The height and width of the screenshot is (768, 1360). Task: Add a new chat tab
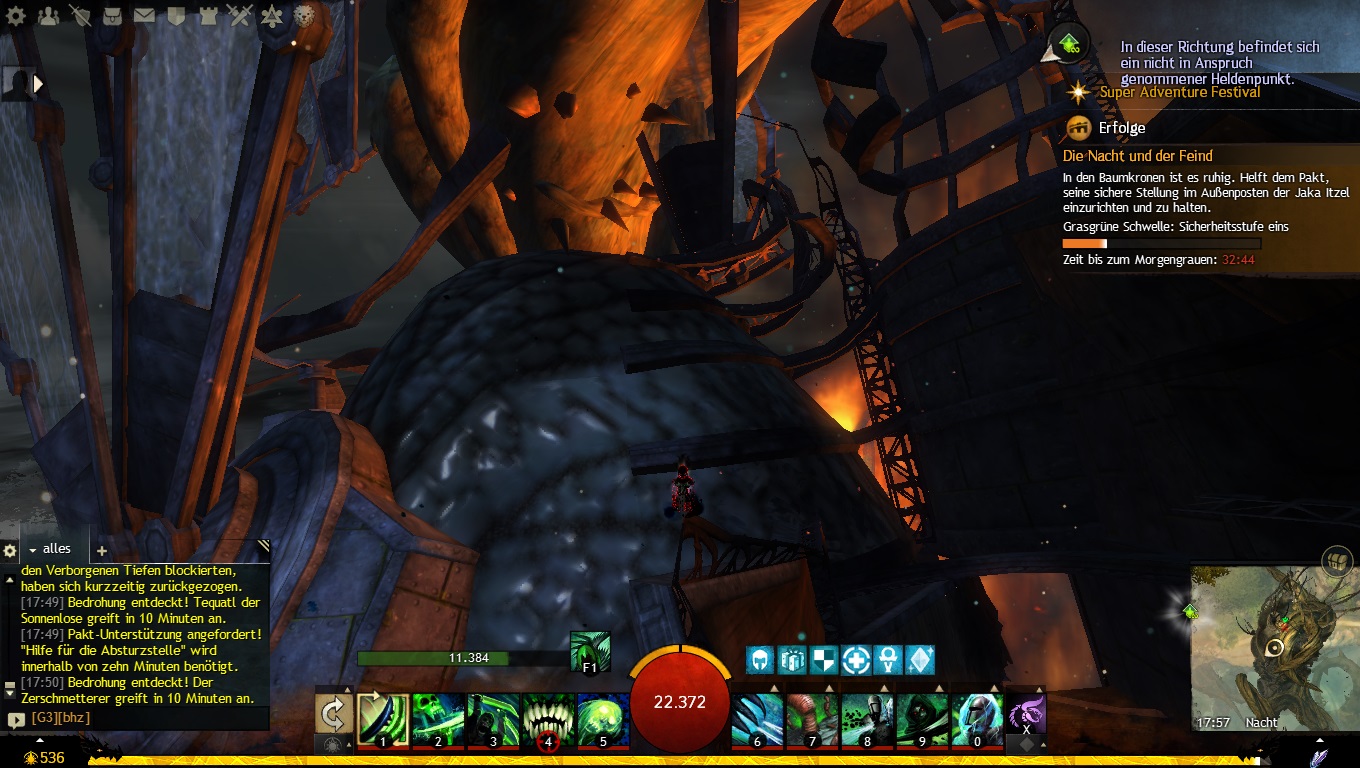101,551
